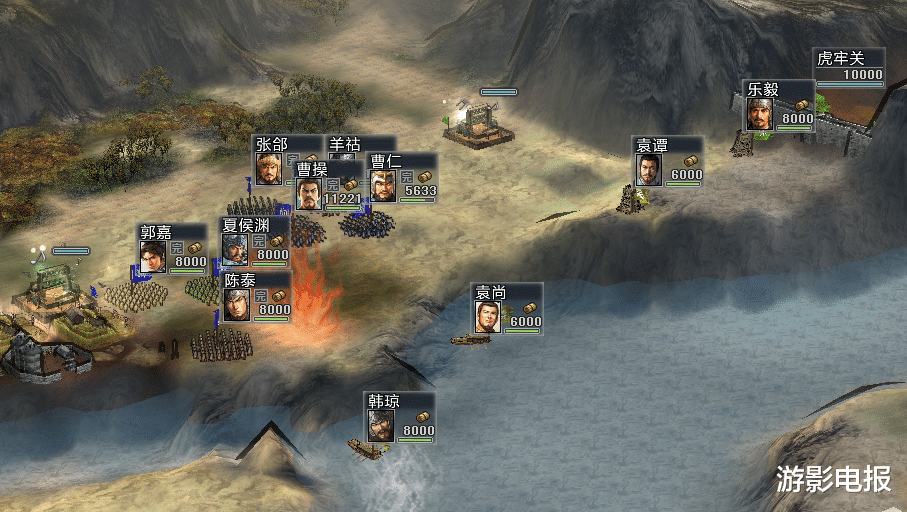
Task: Select the 郭嘉 unit portrait
Action: [x=152, y=256]
